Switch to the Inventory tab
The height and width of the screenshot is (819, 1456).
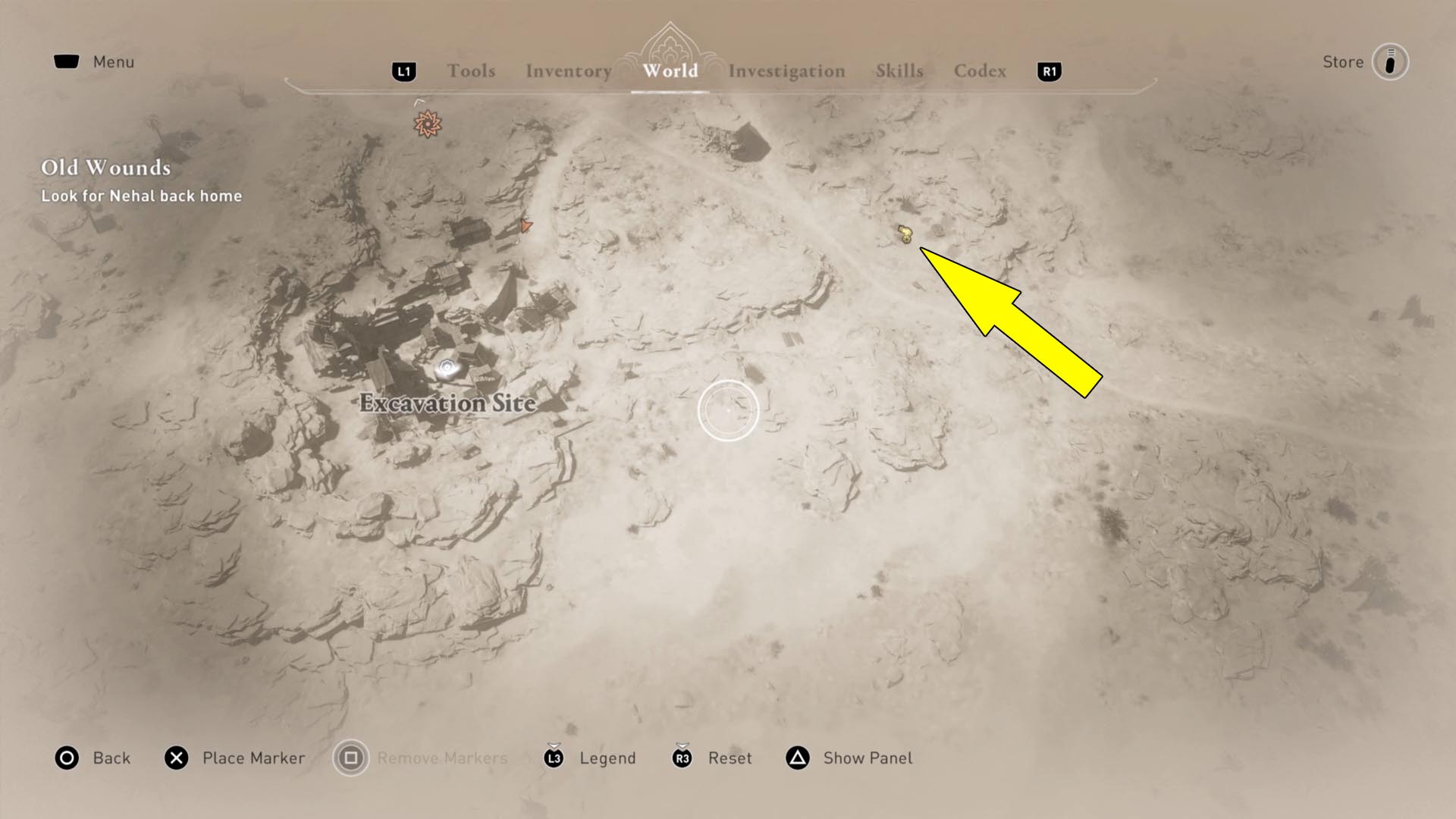click(x=568, y=71)
